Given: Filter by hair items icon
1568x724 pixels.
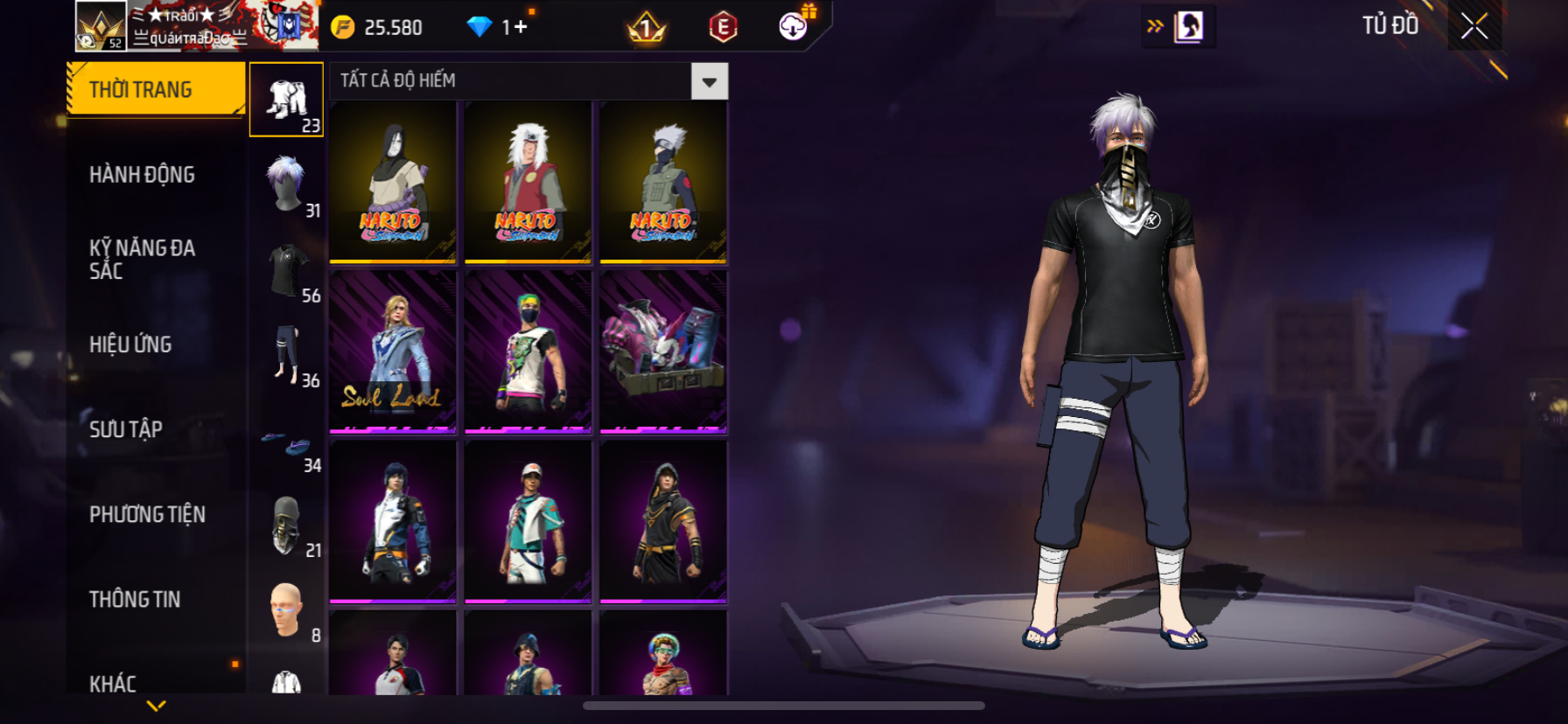Looking at the screenshot, I should [x=287, y=184].
